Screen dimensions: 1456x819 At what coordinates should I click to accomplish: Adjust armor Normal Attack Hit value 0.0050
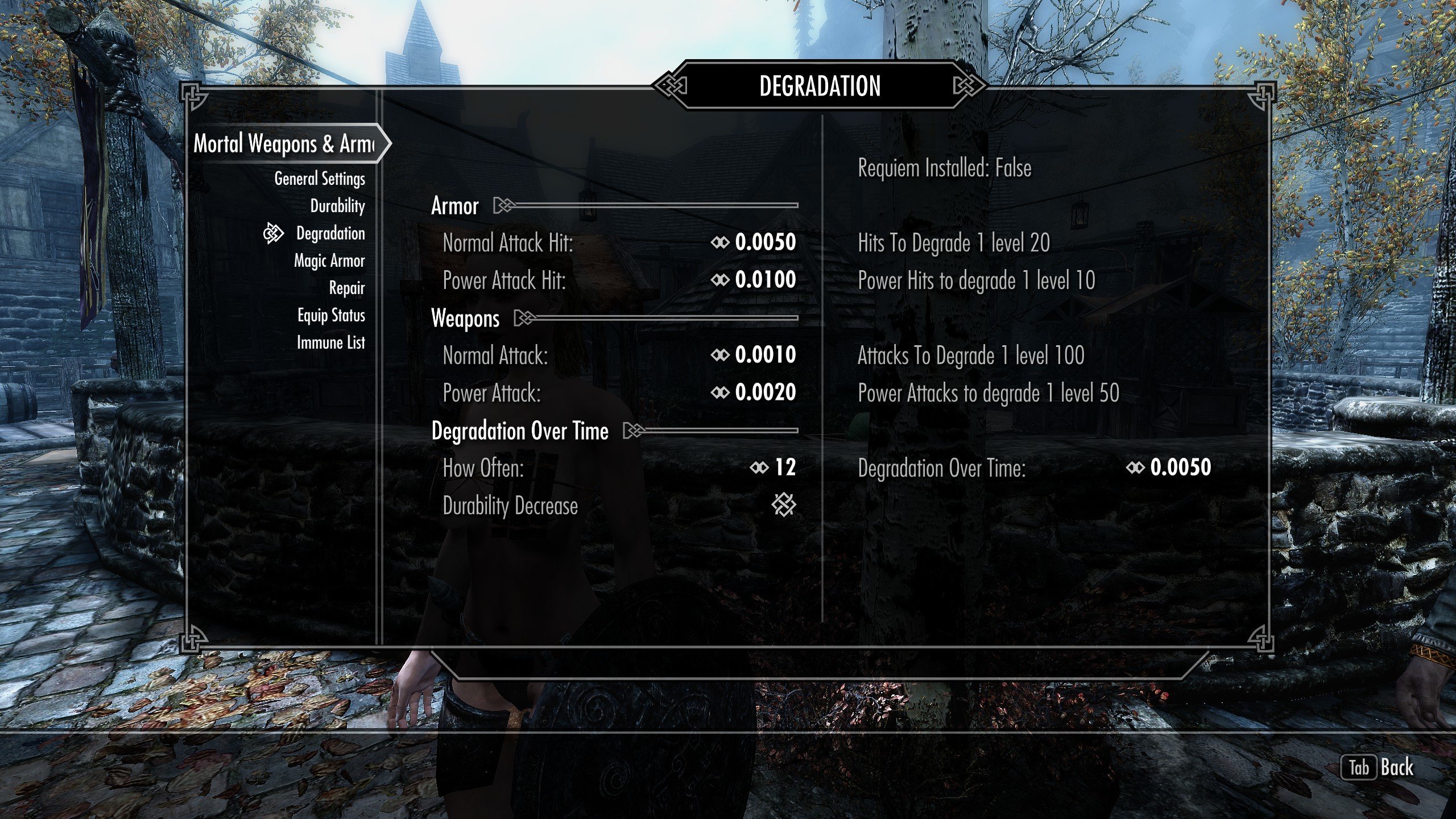tap(764, 243)
